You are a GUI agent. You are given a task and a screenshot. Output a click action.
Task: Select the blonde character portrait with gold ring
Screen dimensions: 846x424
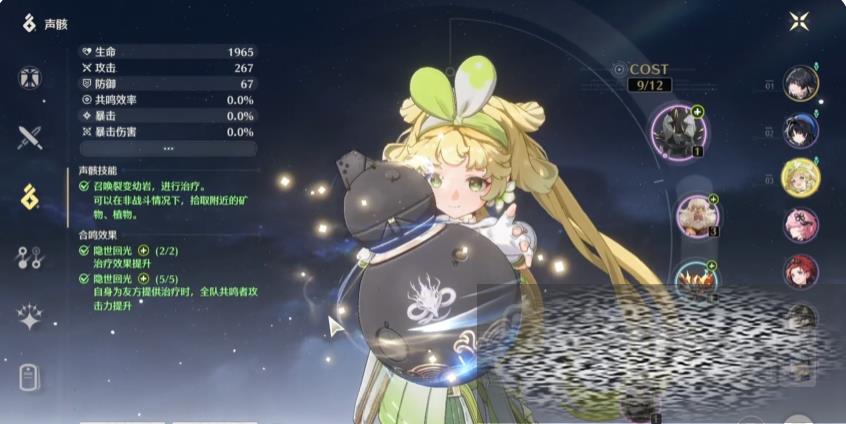click(x=801, y=177)
